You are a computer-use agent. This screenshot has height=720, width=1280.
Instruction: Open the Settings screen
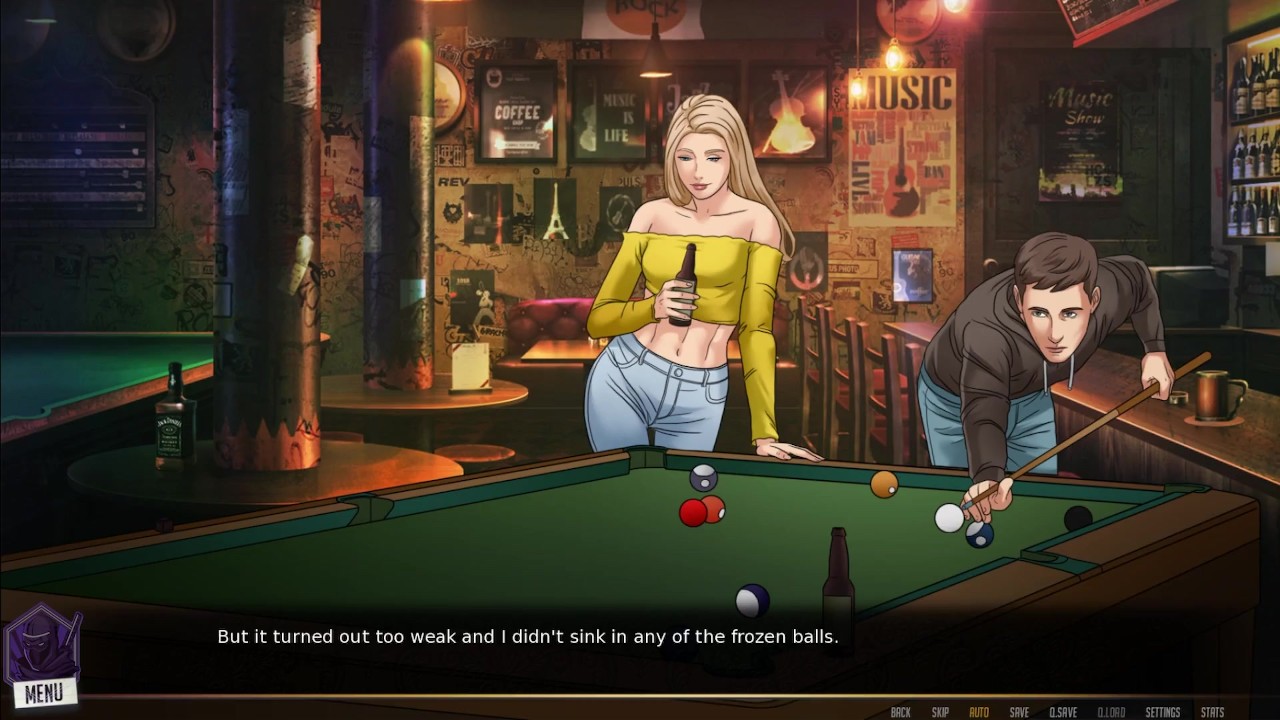click(1163, 712)
